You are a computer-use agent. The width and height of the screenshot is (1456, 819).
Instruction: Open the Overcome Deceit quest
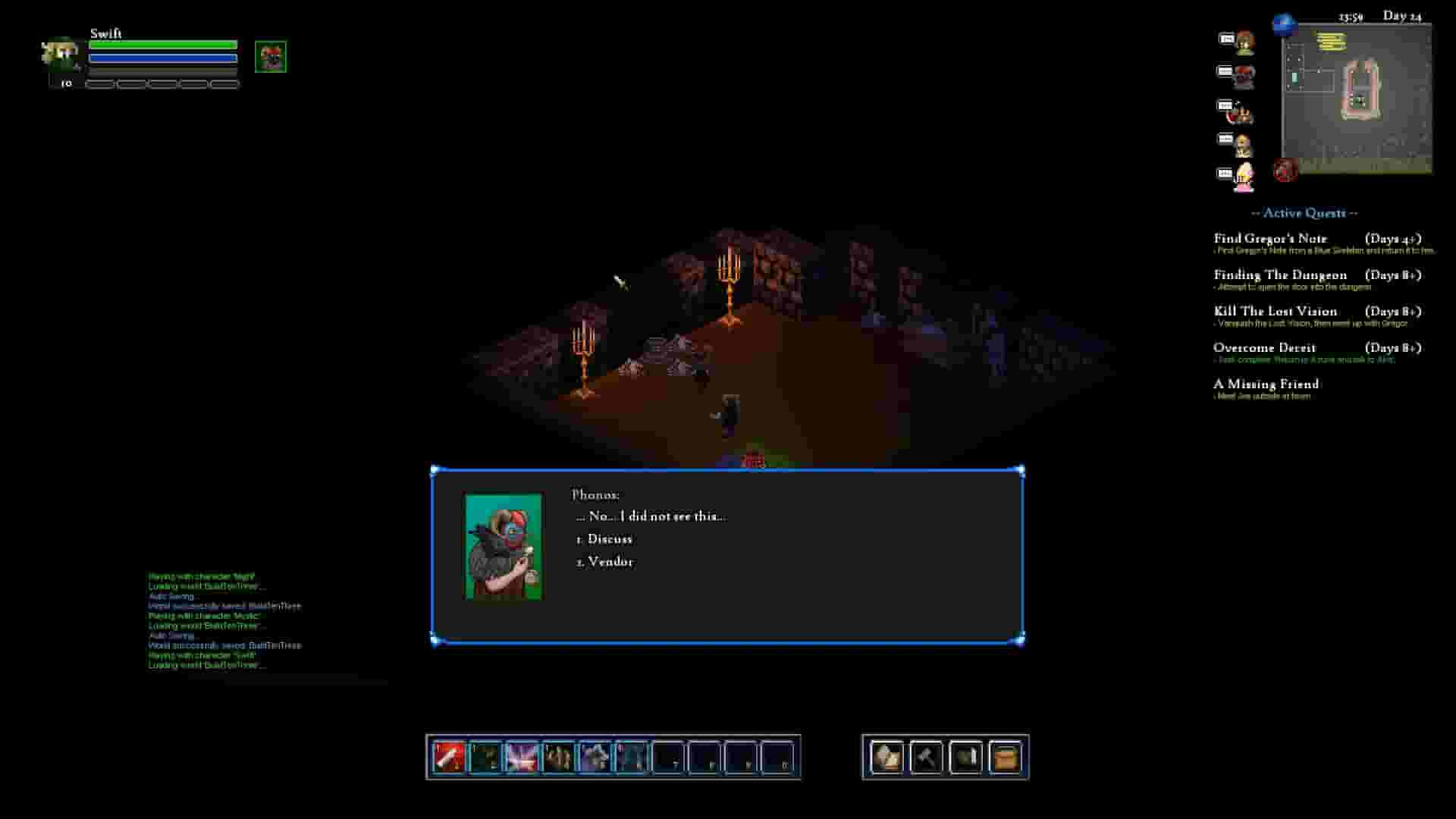(x=1265, y=348)
